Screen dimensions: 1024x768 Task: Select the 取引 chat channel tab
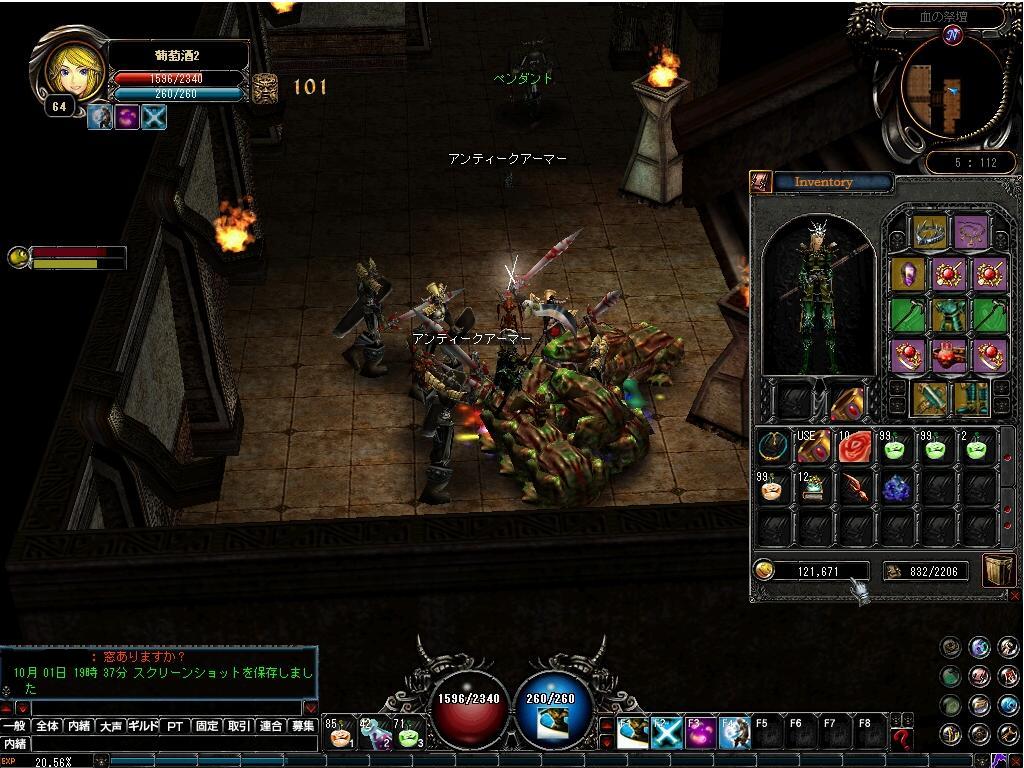click(238, 726)
